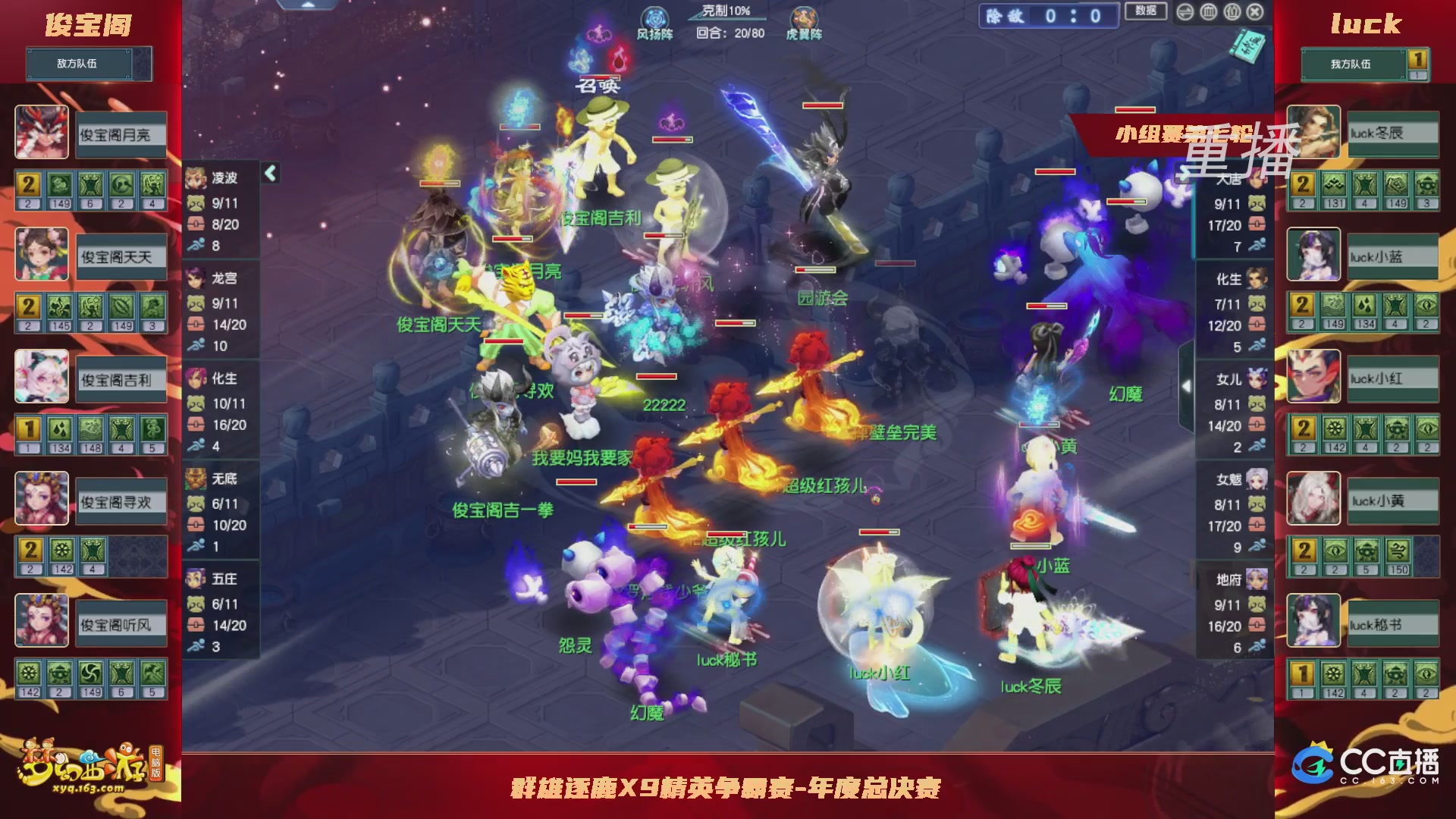The height and width of the screenshot is (819, 1456).
Task: Open the 虎翼阵 formation icon
Action: click(802, 17)
